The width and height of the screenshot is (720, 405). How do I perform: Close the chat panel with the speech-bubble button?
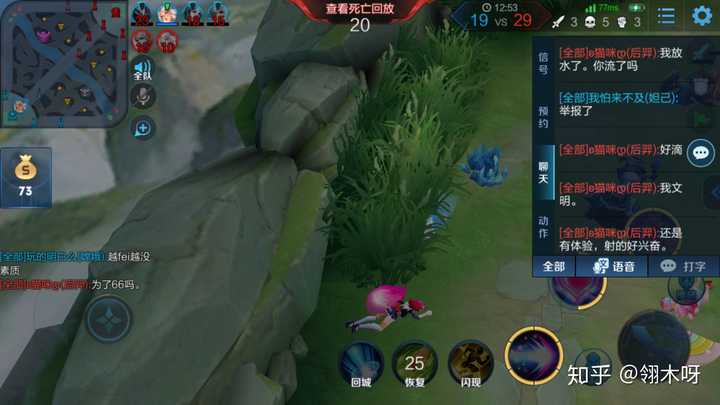701,153
